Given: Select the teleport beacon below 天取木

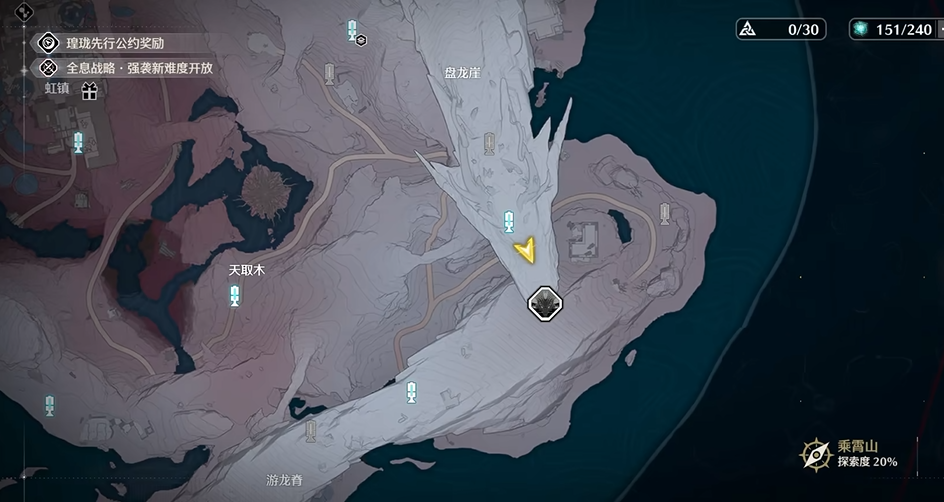Looking at the screenshot, I should 235,295.
